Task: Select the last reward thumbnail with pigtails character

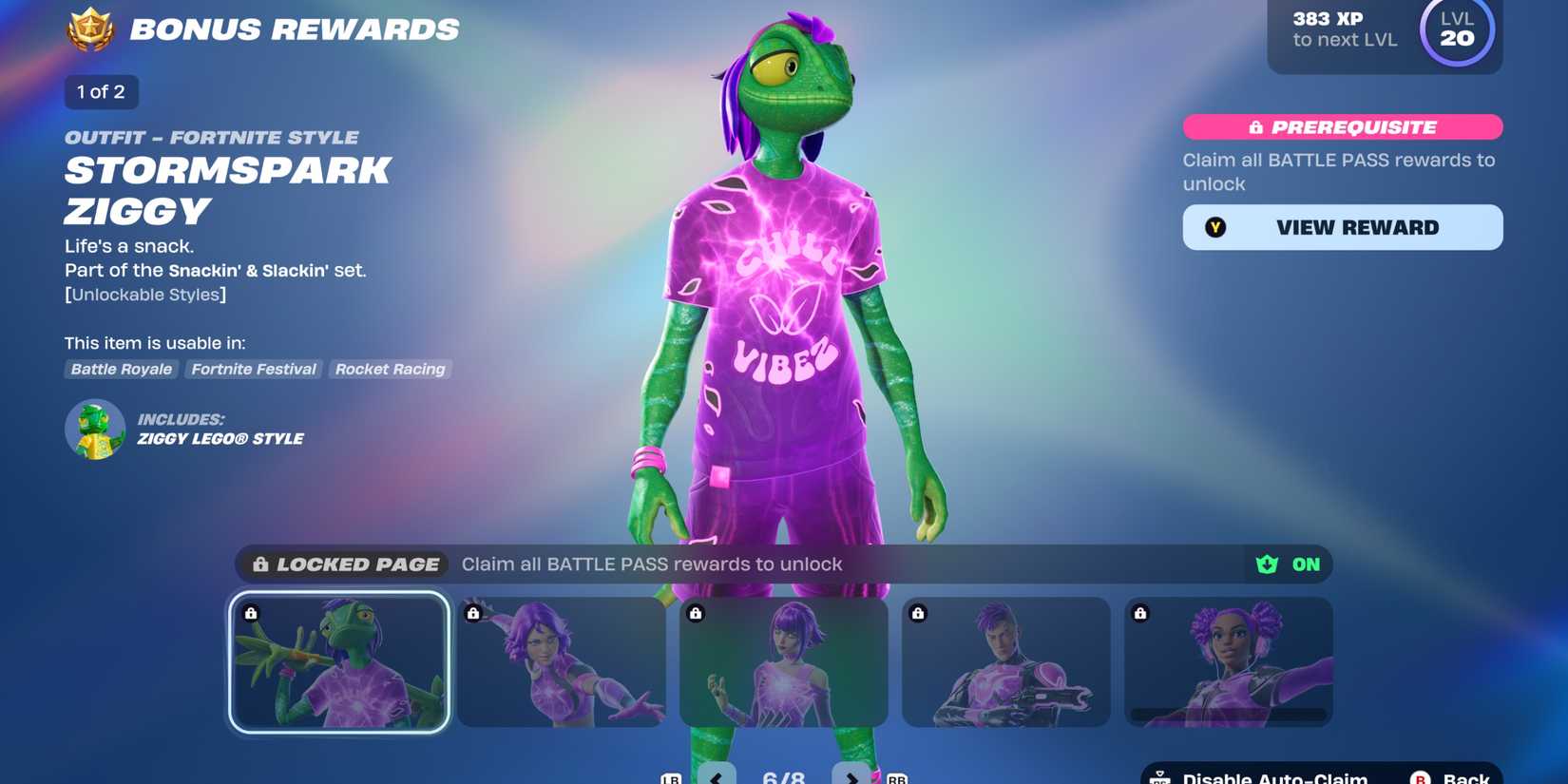Action: (x=1229, y=662)
